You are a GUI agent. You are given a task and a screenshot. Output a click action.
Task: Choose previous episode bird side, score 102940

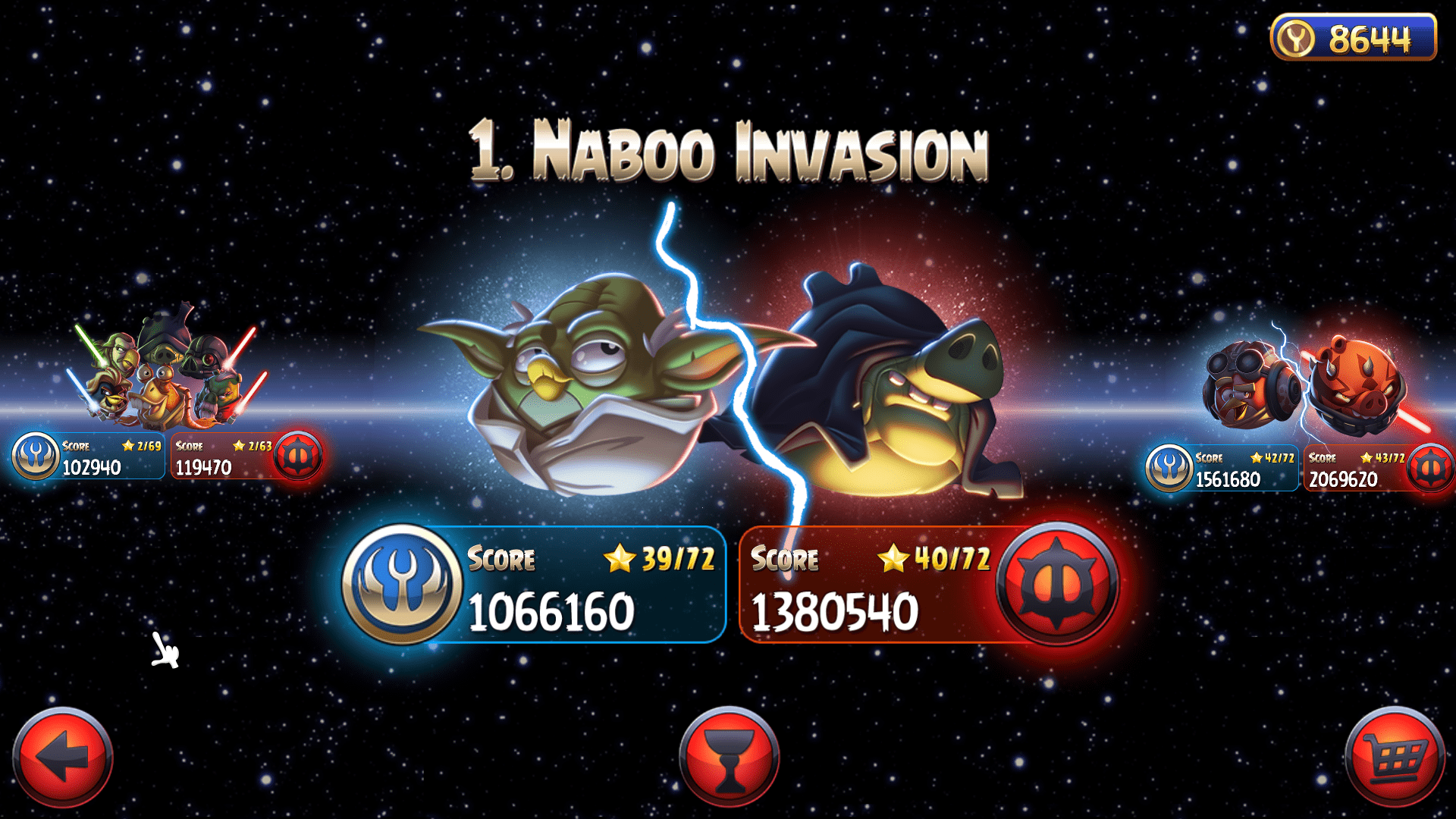click(89, 457)
